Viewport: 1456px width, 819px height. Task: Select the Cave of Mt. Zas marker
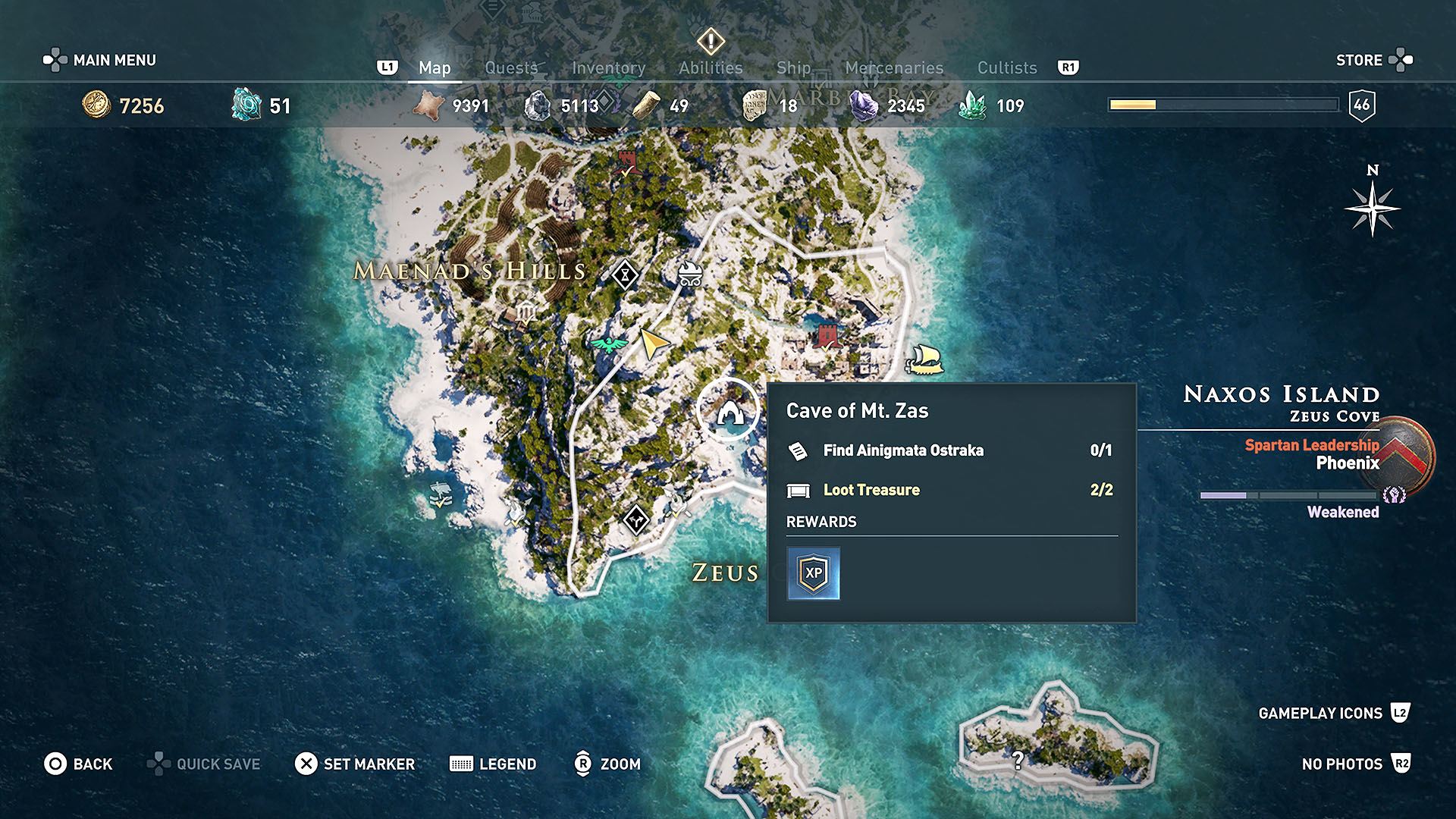click(729, 410)
